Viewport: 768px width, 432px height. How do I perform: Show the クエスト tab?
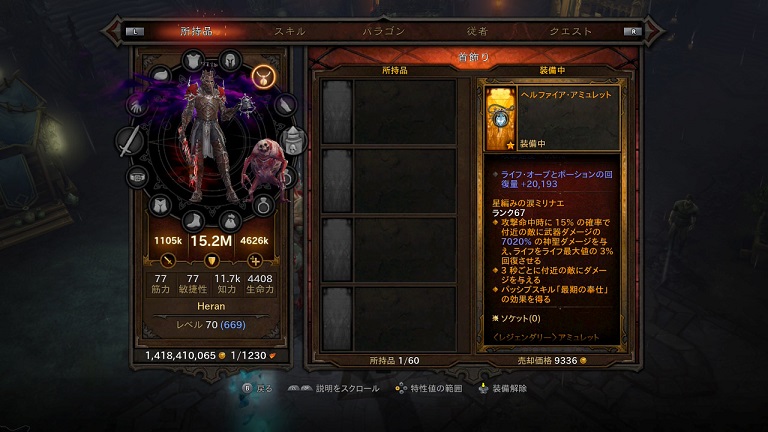point(569,31)
